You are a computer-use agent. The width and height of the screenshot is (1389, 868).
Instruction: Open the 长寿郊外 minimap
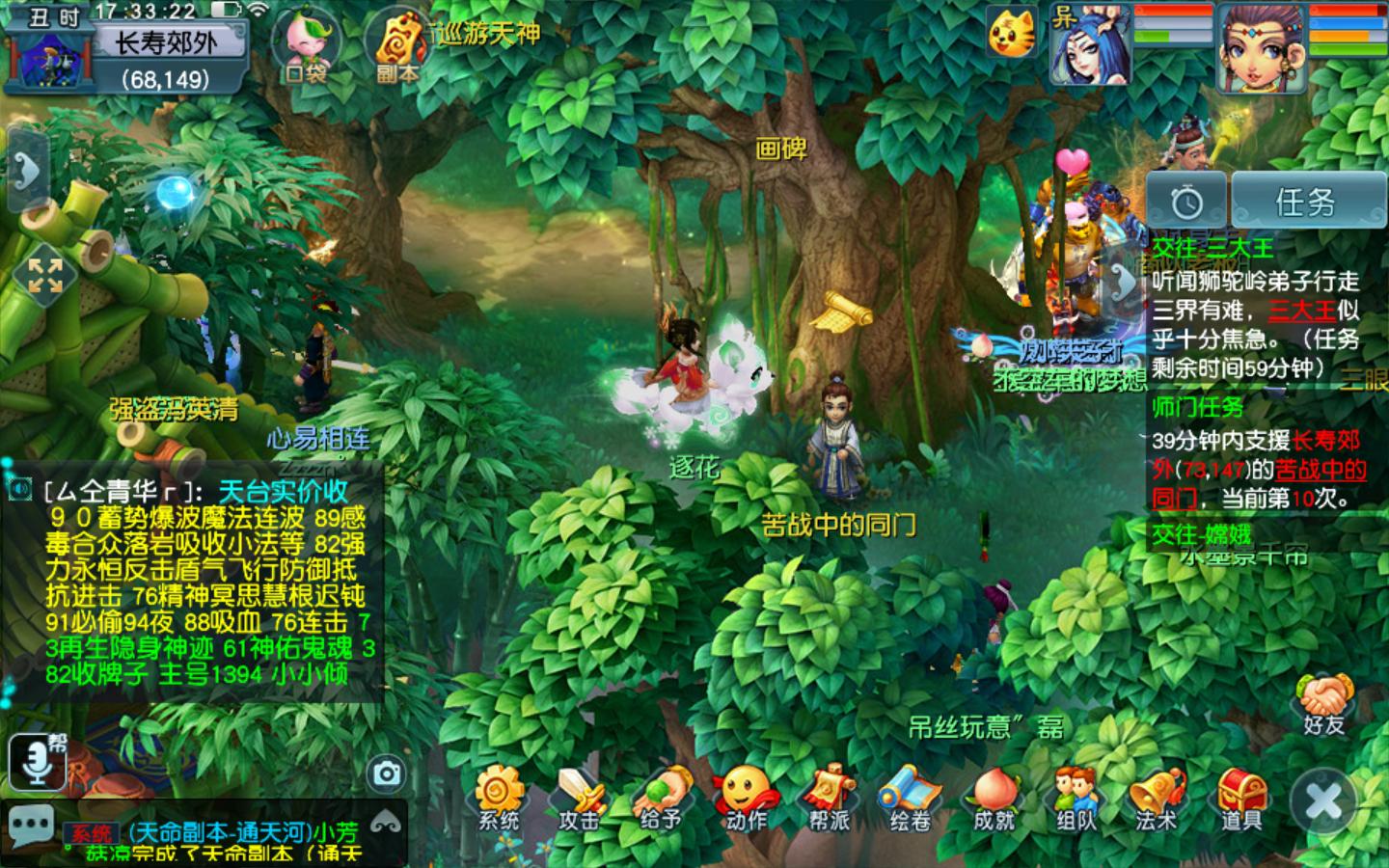click(x=164, y=58)
